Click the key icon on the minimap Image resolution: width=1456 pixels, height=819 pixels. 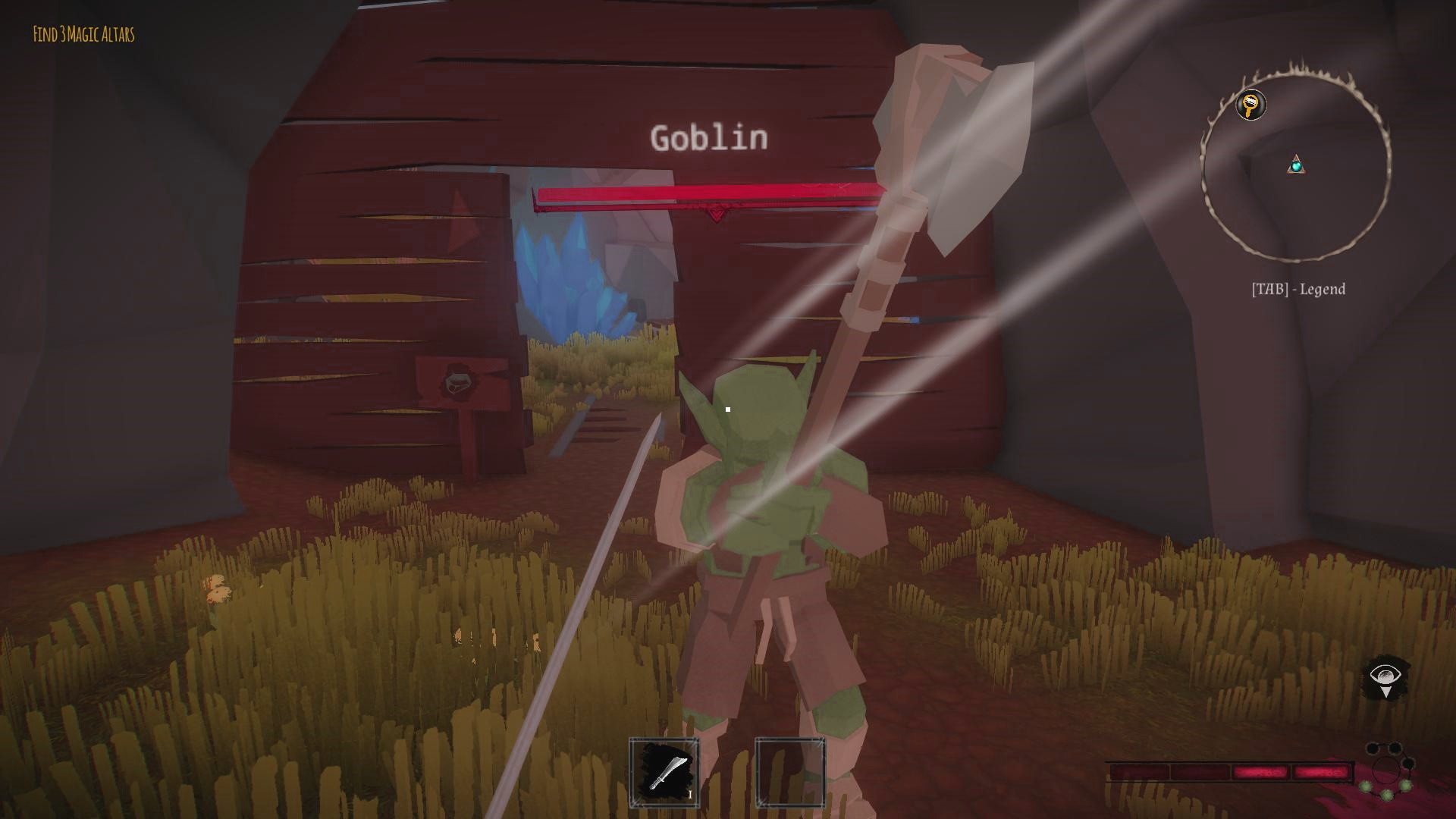1250,106
